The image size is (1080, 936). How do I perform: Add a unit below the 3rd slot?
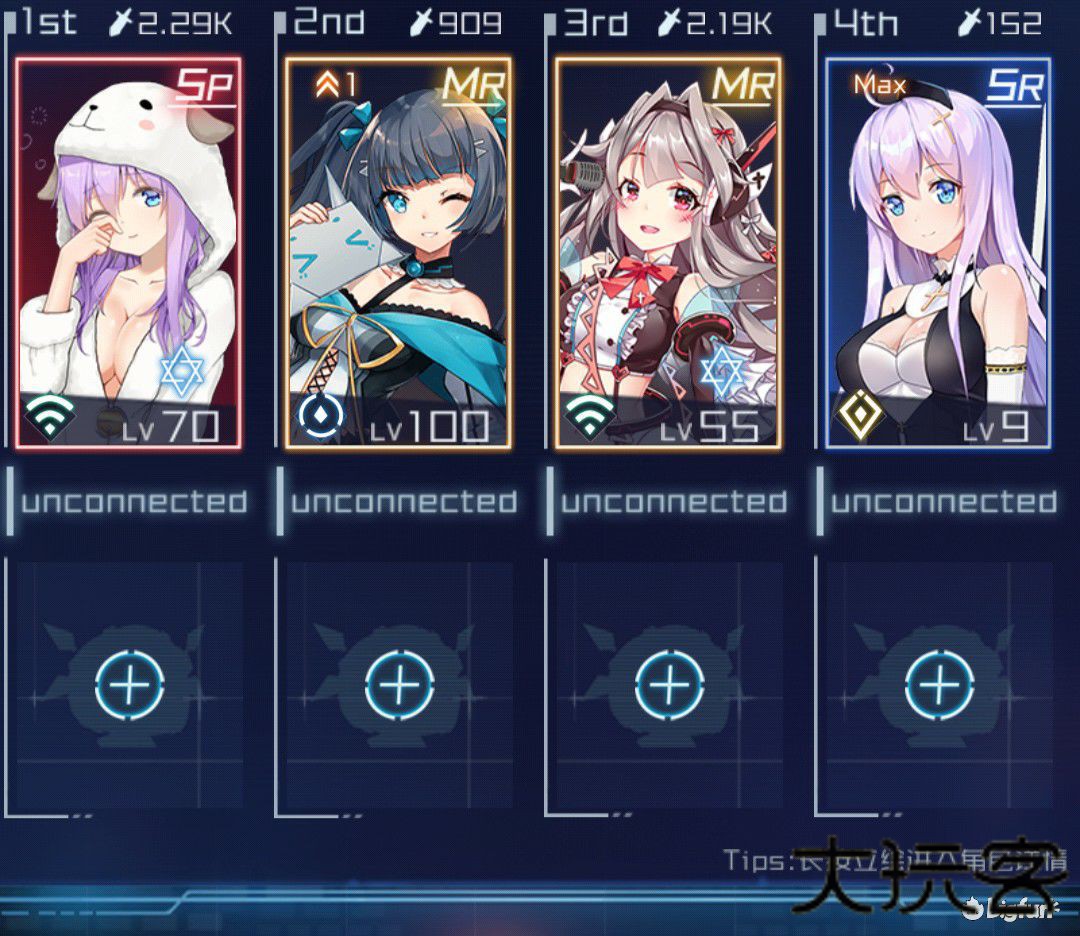point(669,685)
